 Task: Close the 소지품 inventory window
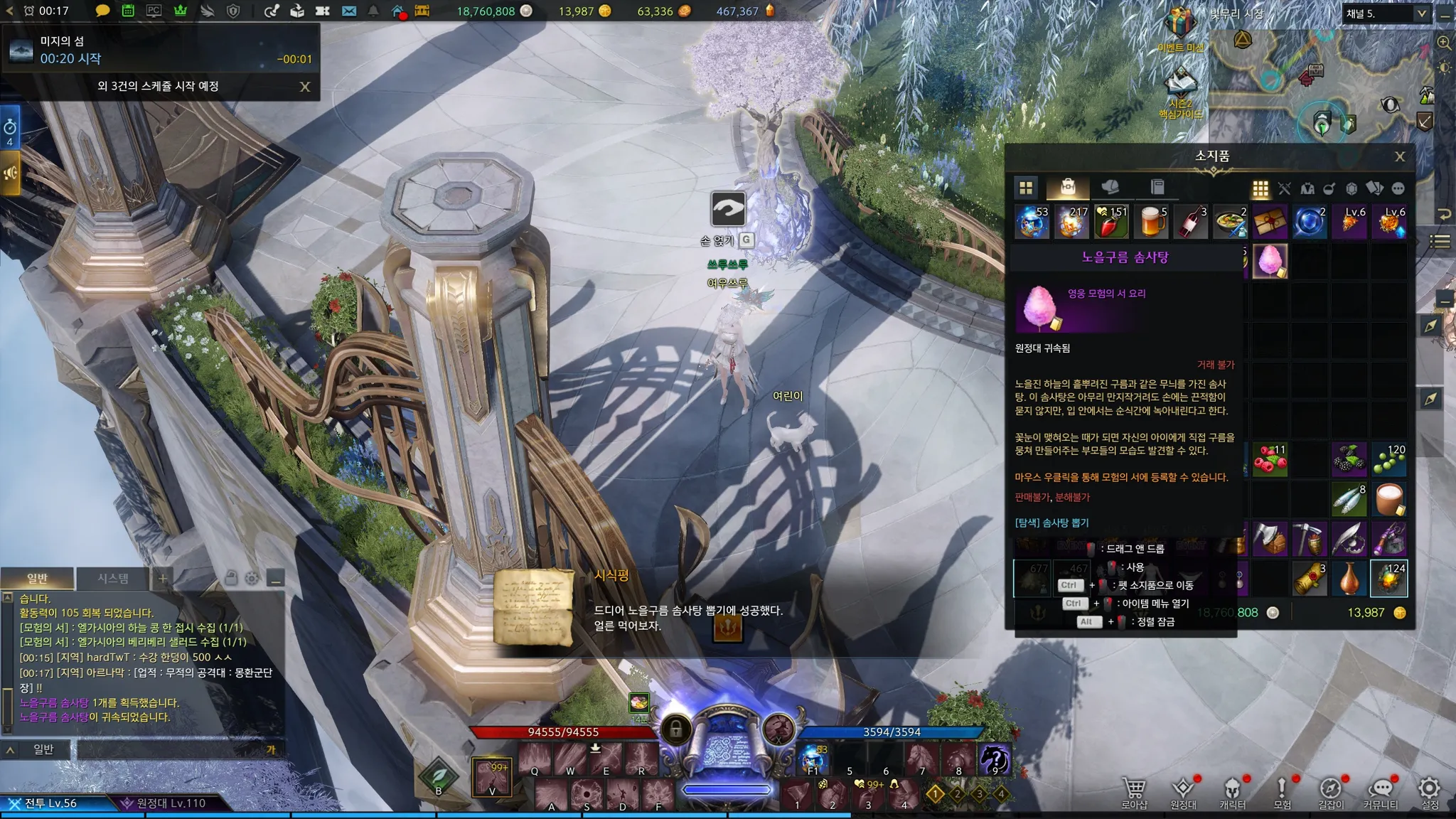pos(1399,156)
